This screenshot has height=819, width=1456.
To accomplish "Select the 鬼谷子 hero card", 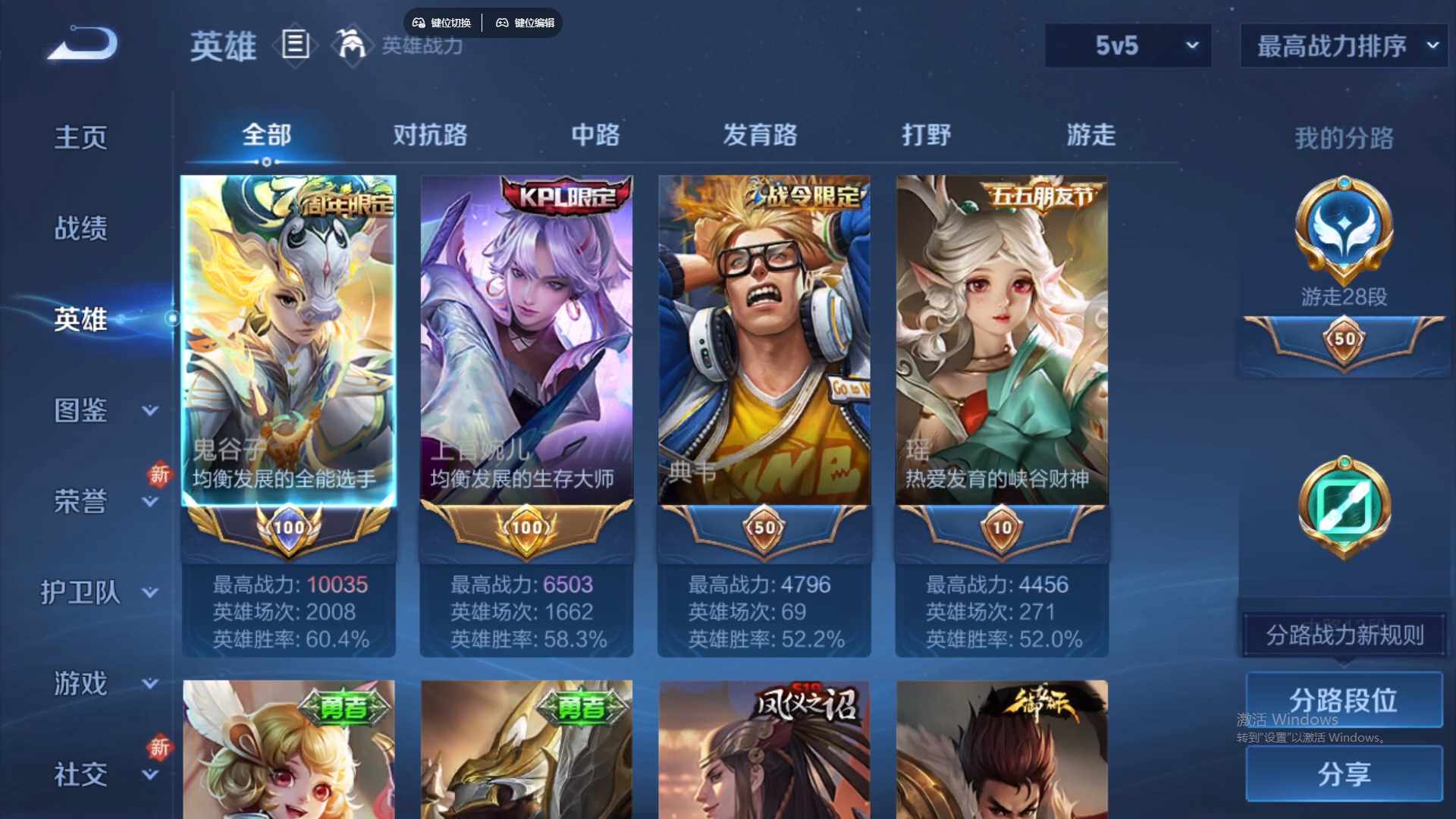I will coord(288,341).
